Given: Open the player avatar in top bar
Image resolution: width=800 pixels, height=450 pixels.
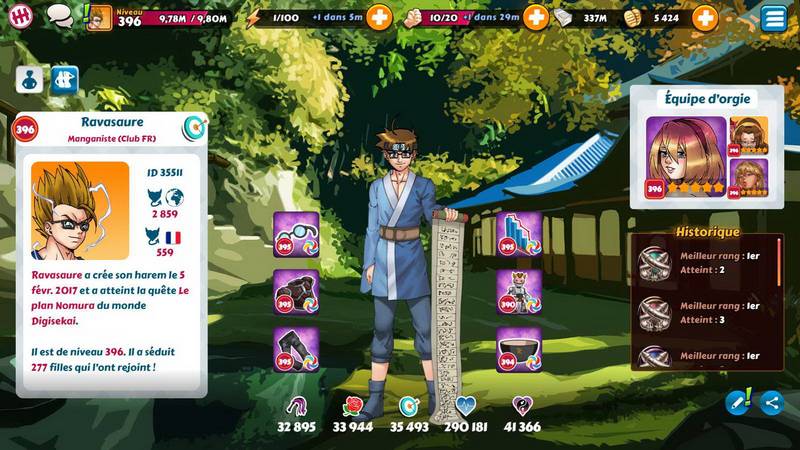Looking at the screenshot, I should (99, 17).
